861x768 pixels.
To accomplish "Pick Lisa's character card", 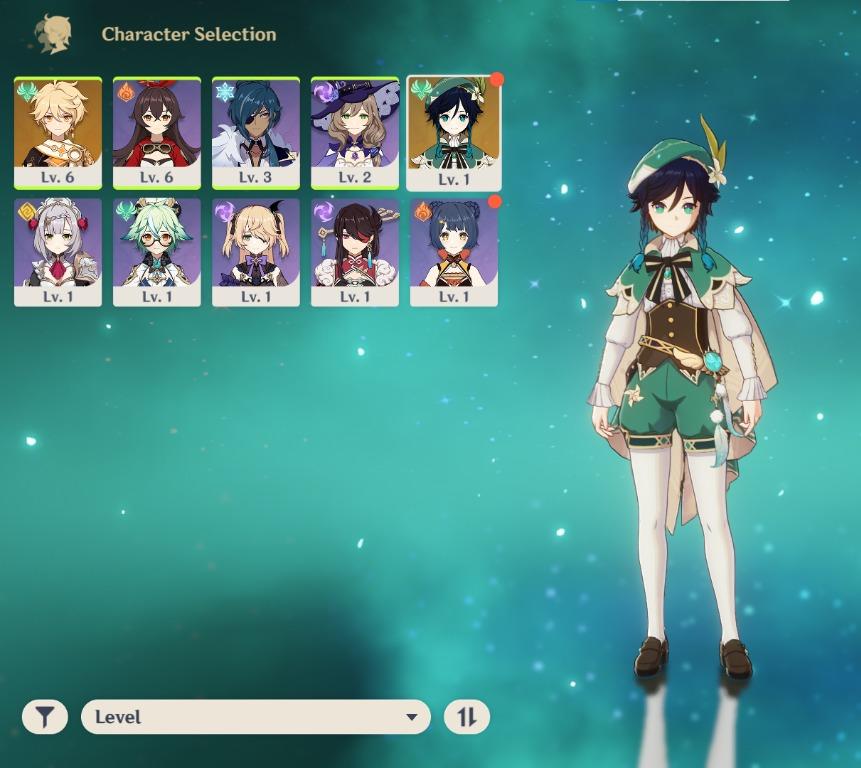I will (355, 131).
